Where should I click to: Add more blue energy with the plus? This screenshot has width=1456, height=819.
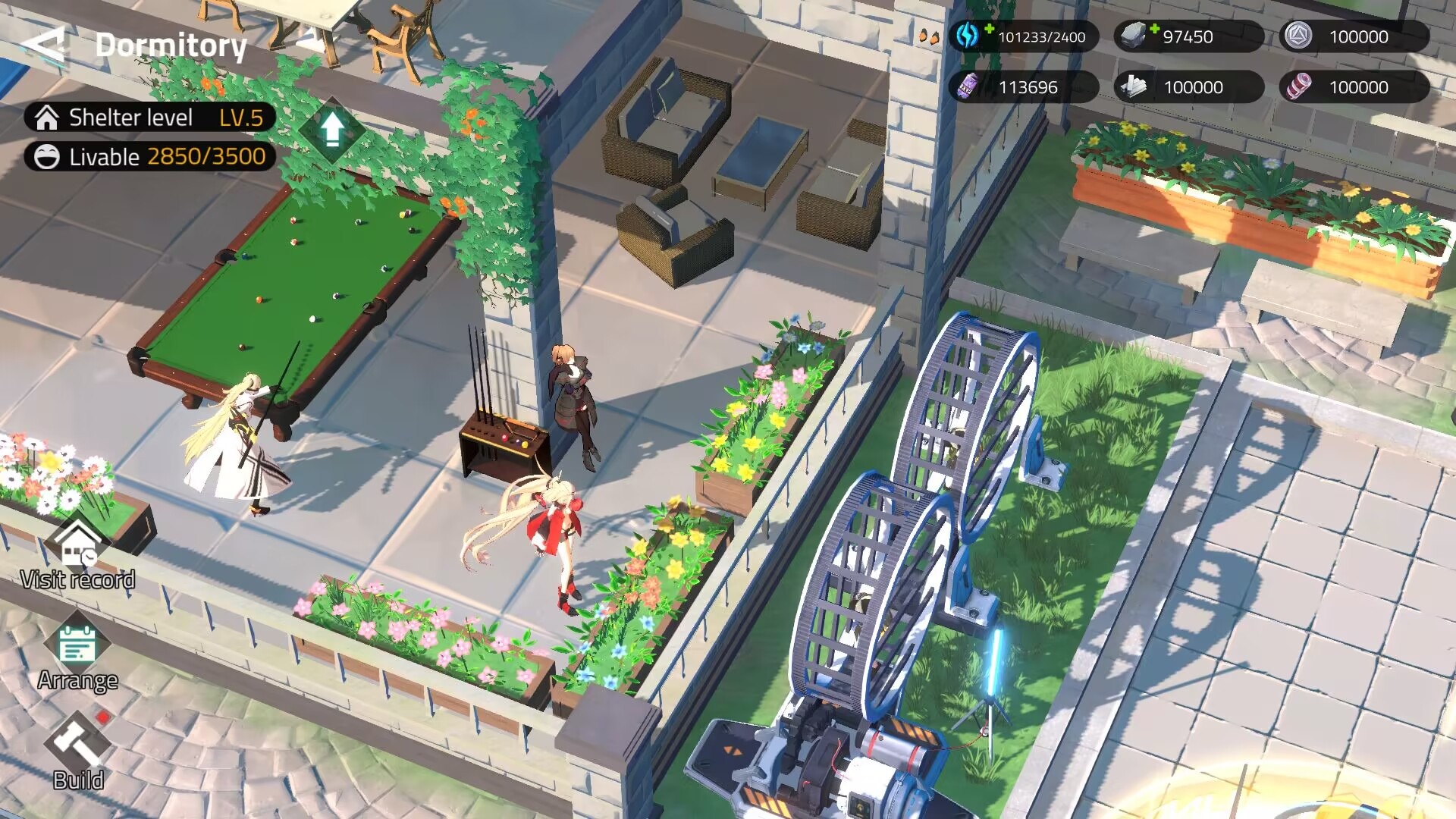click(x=989, y=29)
